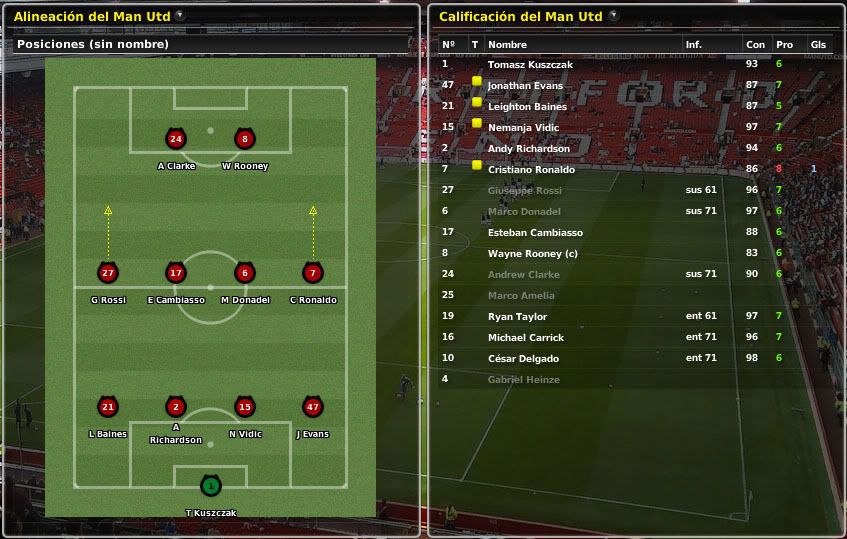This screenshot has height=539, width=847.
Task: Open the Calificación del Man Utd dropdown
Action: point(613,16)
